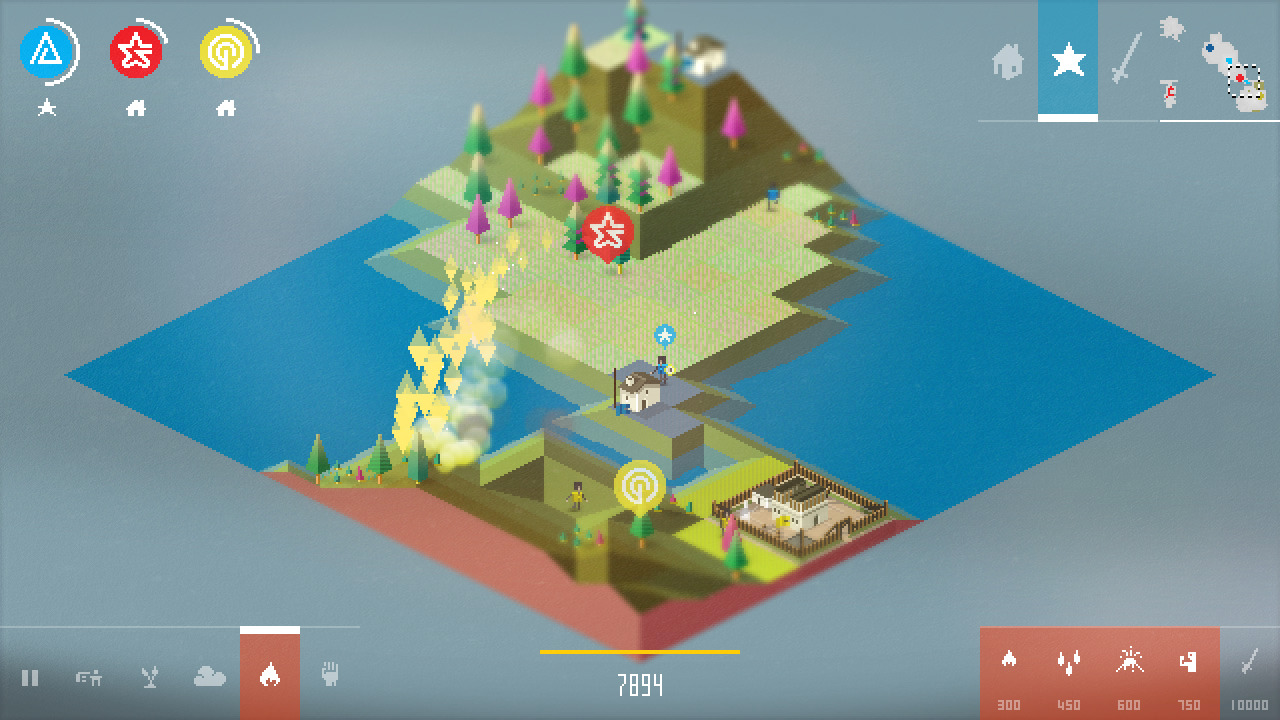This screenshot has width=1280, height=720.
Task: Cast the flame power costing 300
Action: (1009, 661)
